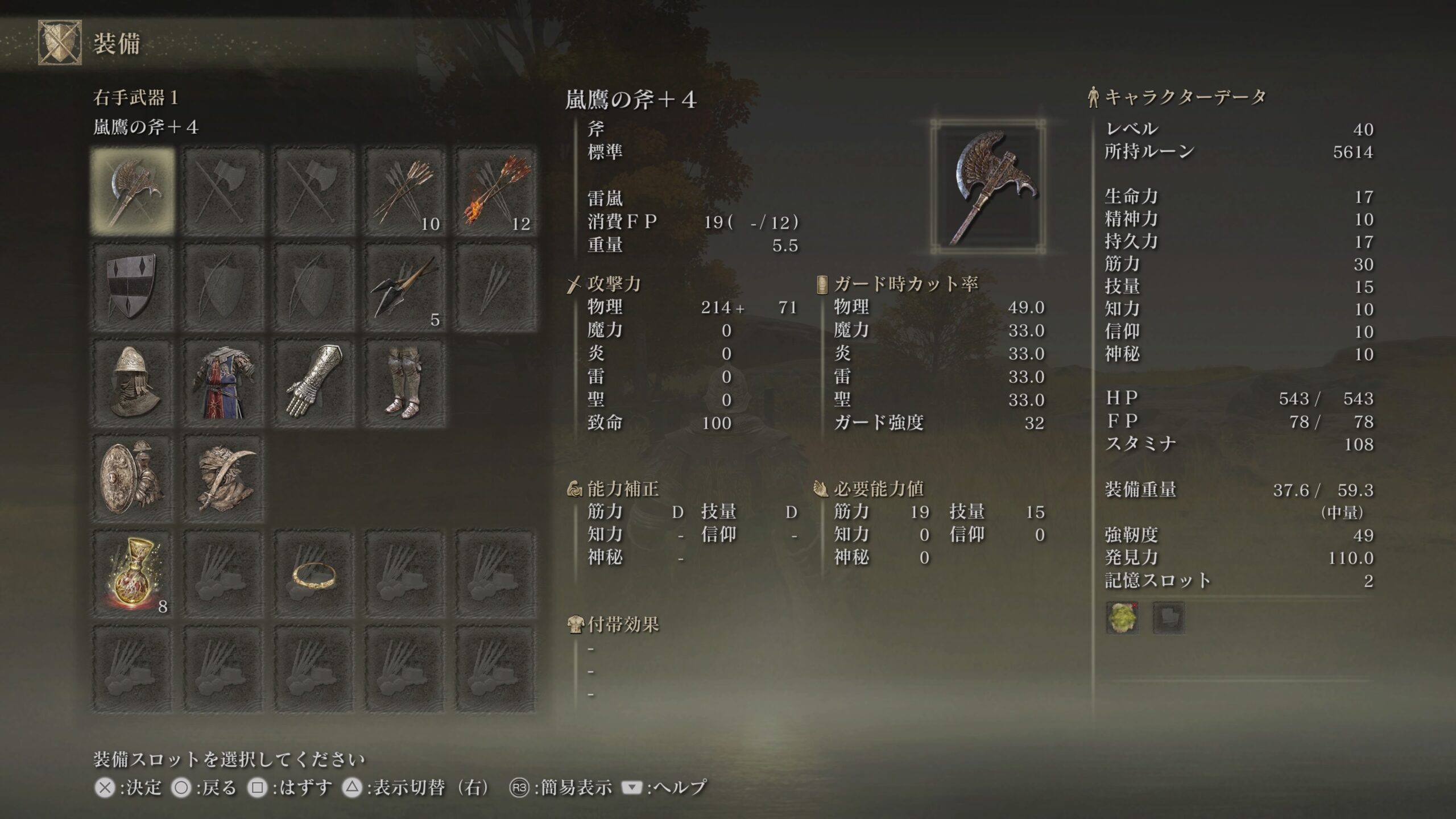Select the bolts slot holding 5
1456x819 pixels.
pos(405,287)
